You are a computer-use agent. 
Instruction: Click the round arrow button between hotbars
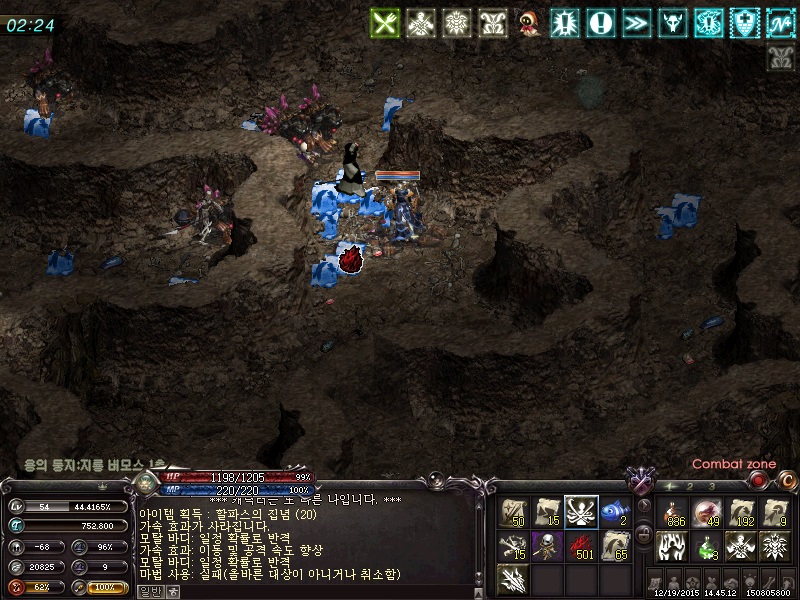tap(643, 505)
